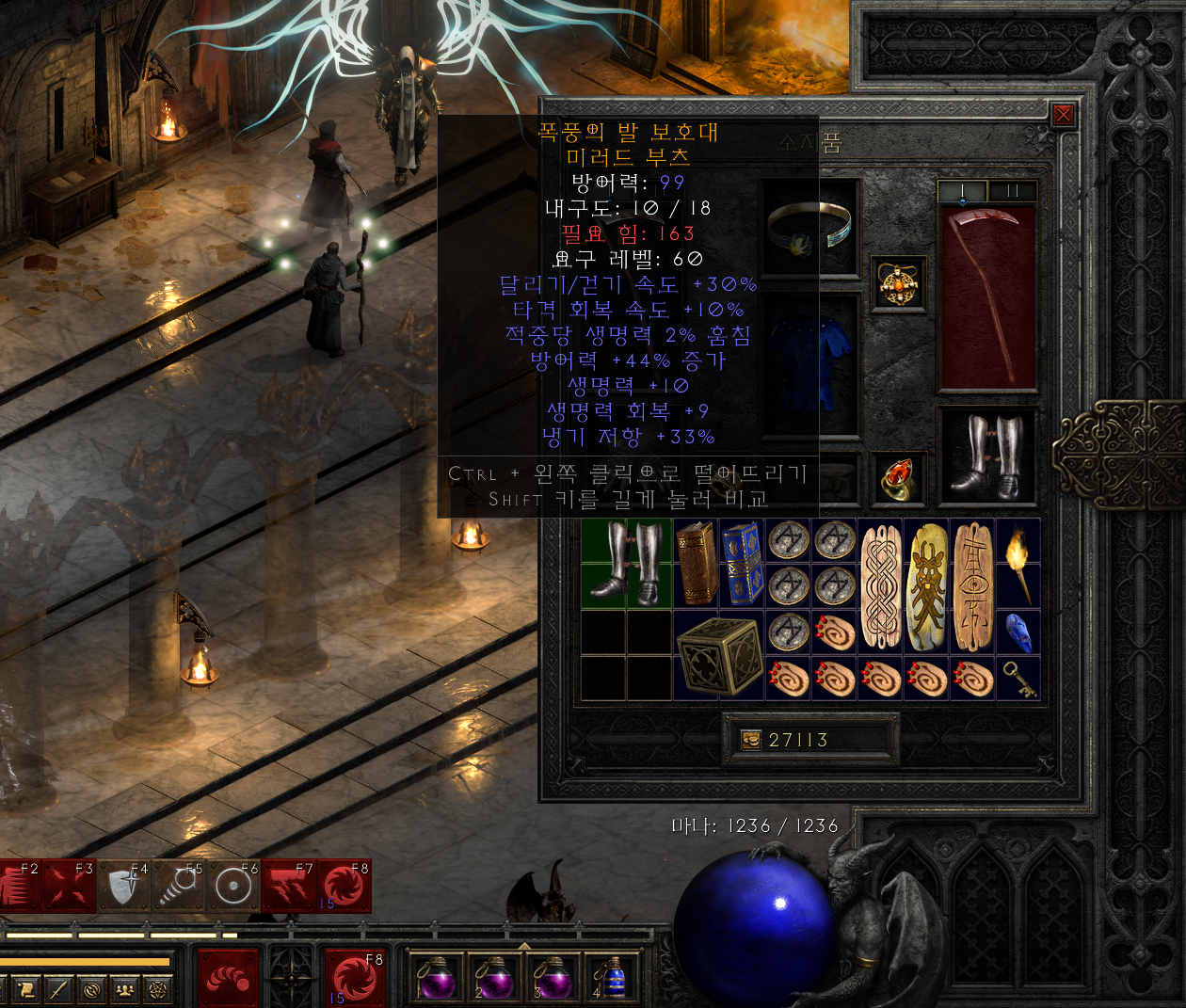1186x1008 pixels.
Task: Open the blue tome in inventory
Action: pyautogui.click(x=742, y=563)
